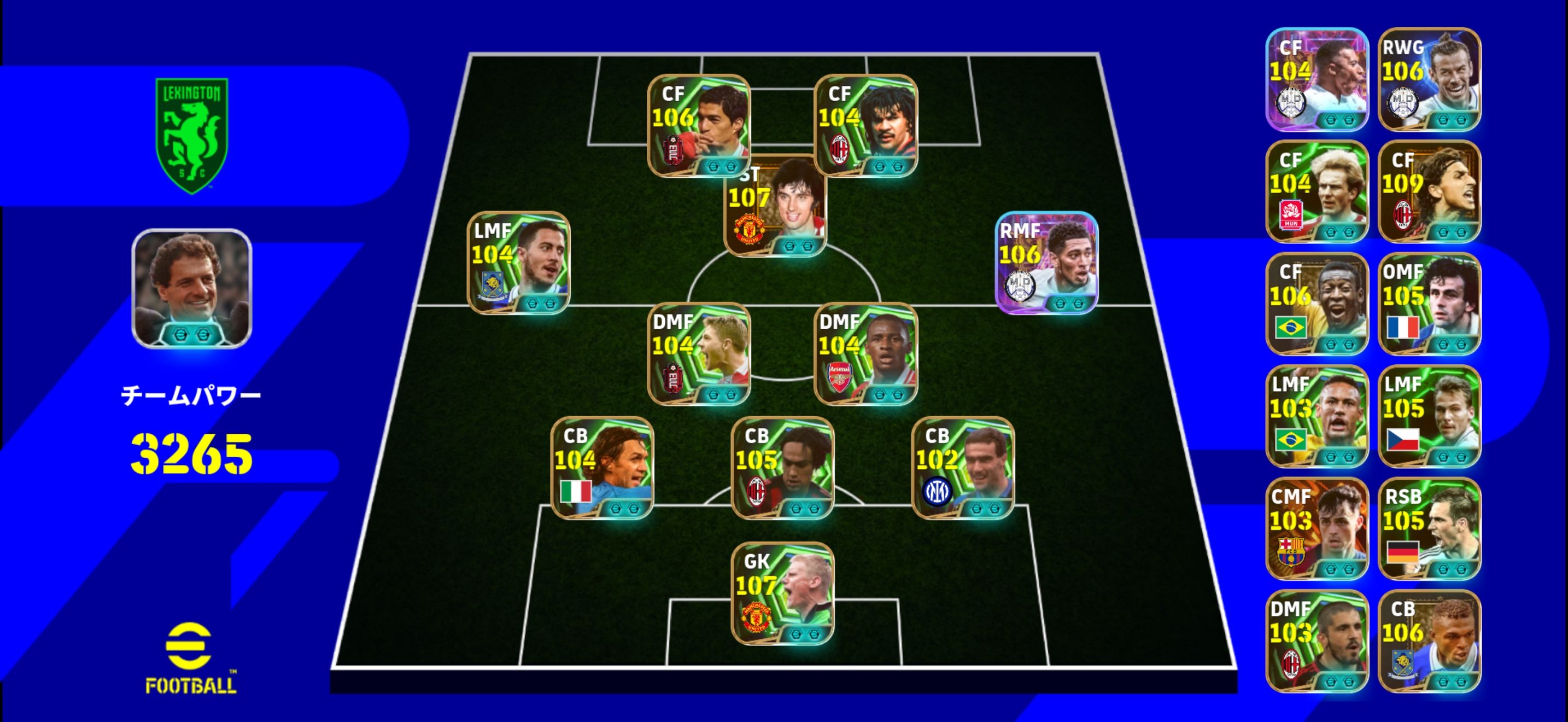Image resolution: width=1568 pixels, height=722 pixels.
Task: Select the OMF 105 France substitute
Action: [x=1429, y=304]
